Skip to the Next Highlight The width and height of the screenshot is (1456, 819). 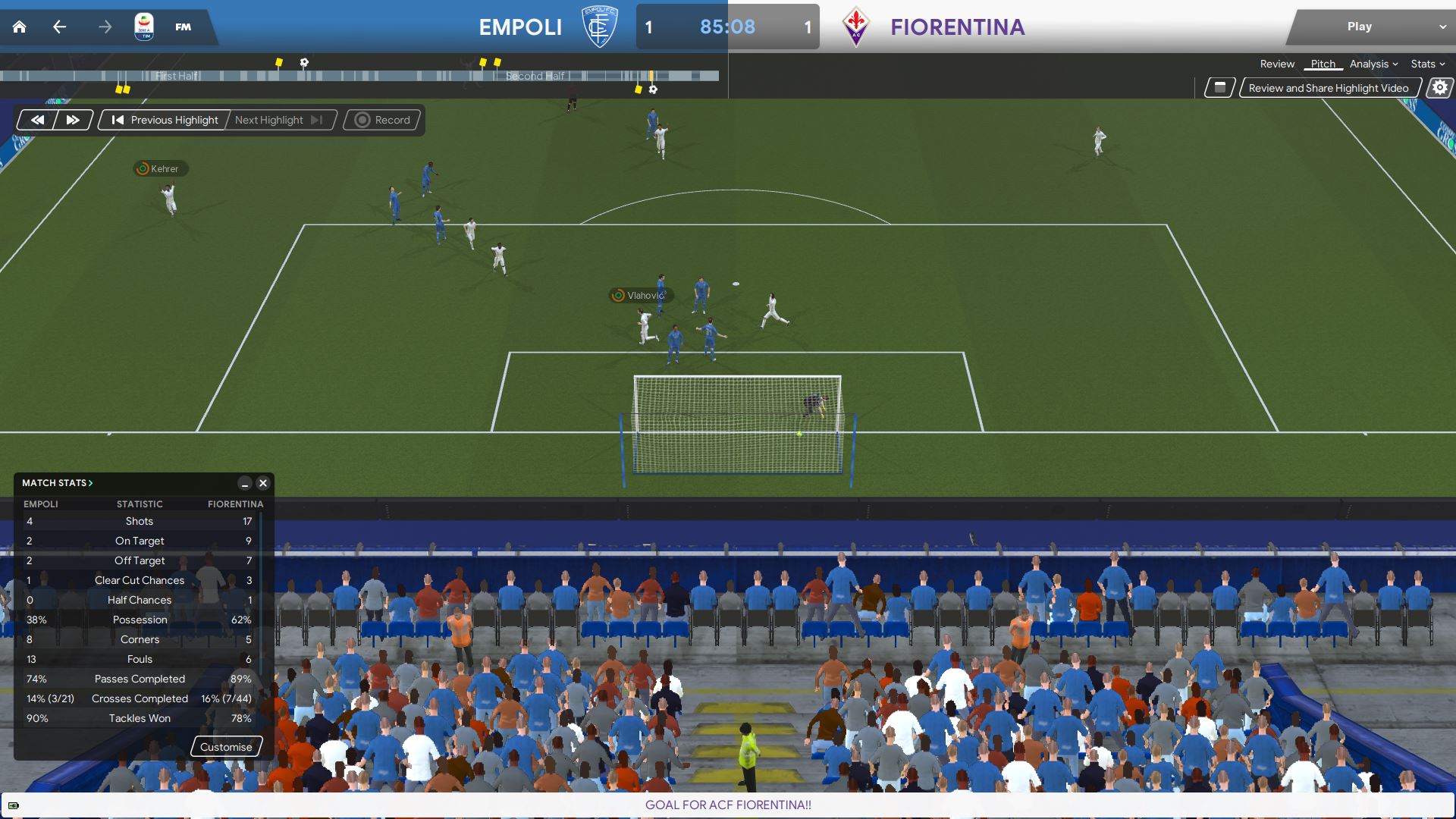click(278, 120)
